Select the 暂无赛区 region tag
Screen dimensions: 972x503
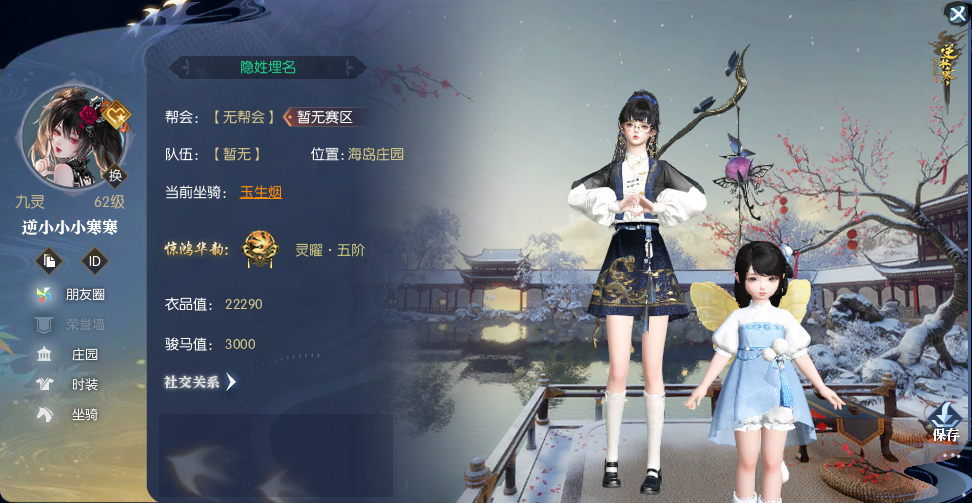[x=324, y=117]
